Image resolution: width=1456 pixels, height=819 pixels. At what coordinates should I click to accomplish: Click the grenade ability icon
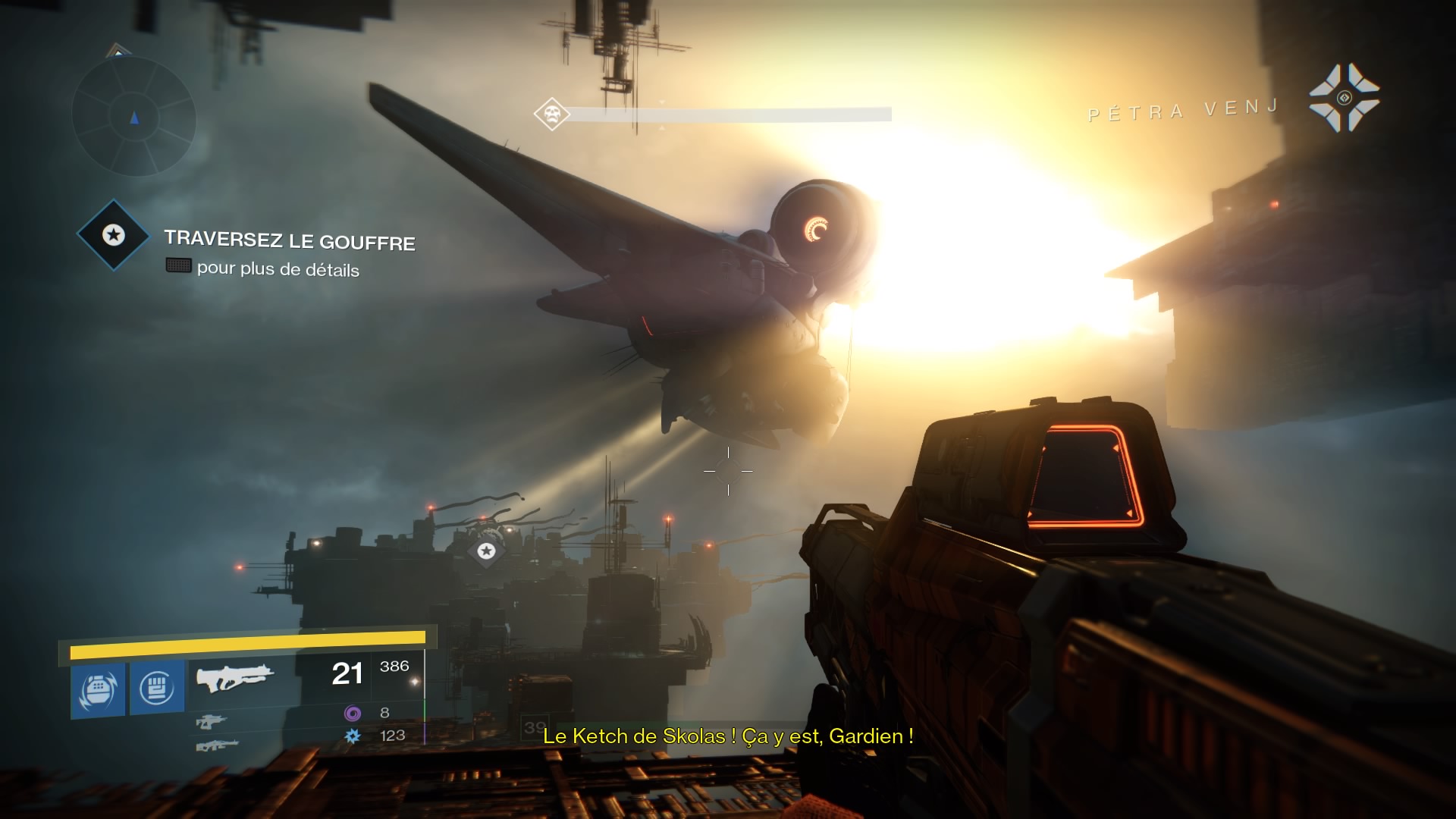point(98,689)
